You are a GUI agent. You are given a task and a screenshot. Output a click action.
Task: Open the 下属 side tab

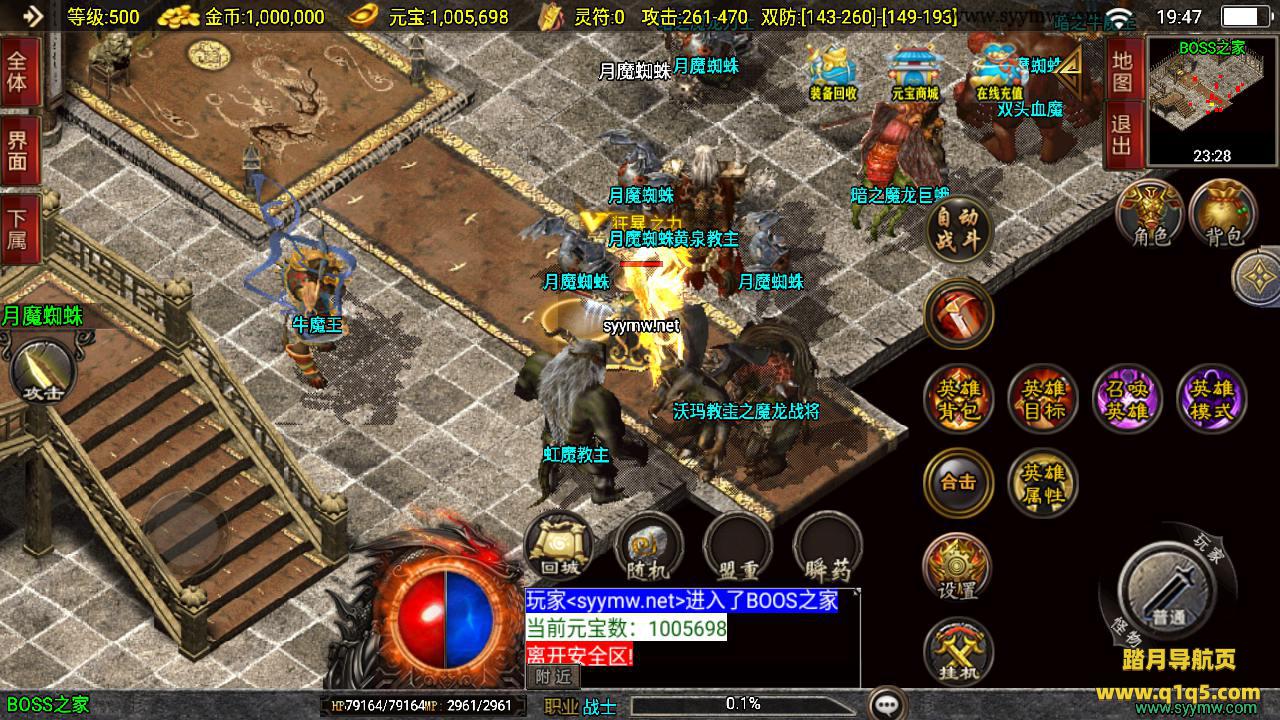[x=18, y=229]
